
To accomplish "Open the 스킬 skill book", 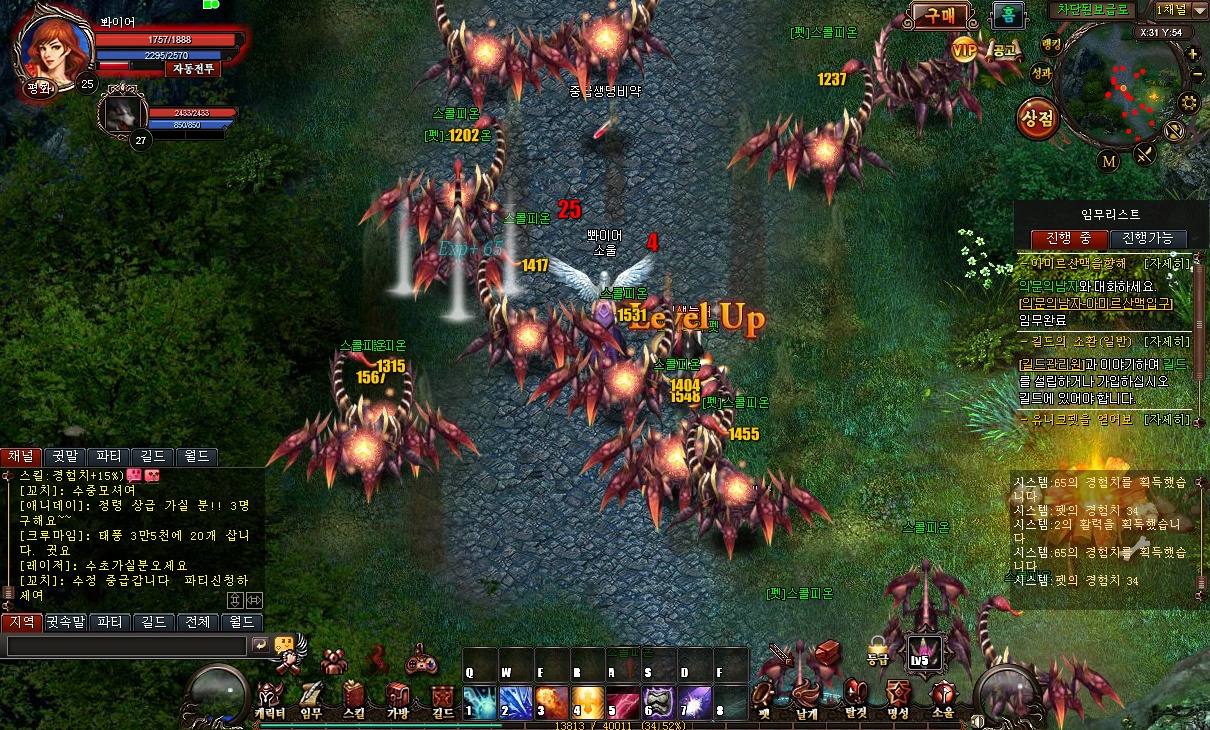I will point(354,700).
